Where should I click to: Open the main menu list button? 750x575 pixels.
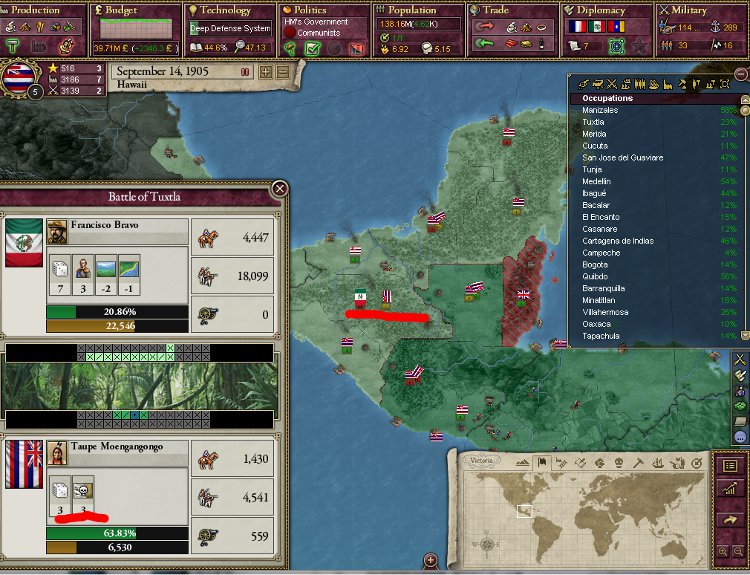(x=728, y=466)
